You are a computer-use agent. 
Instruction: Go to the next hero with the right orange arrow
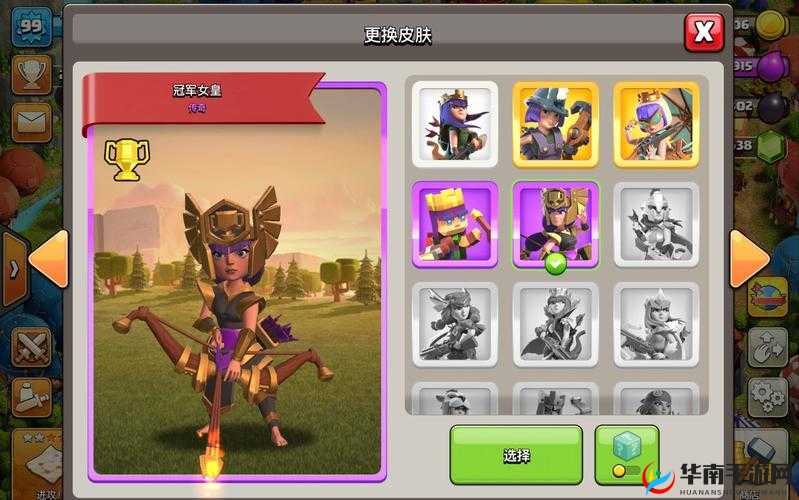tap(749, 261)
